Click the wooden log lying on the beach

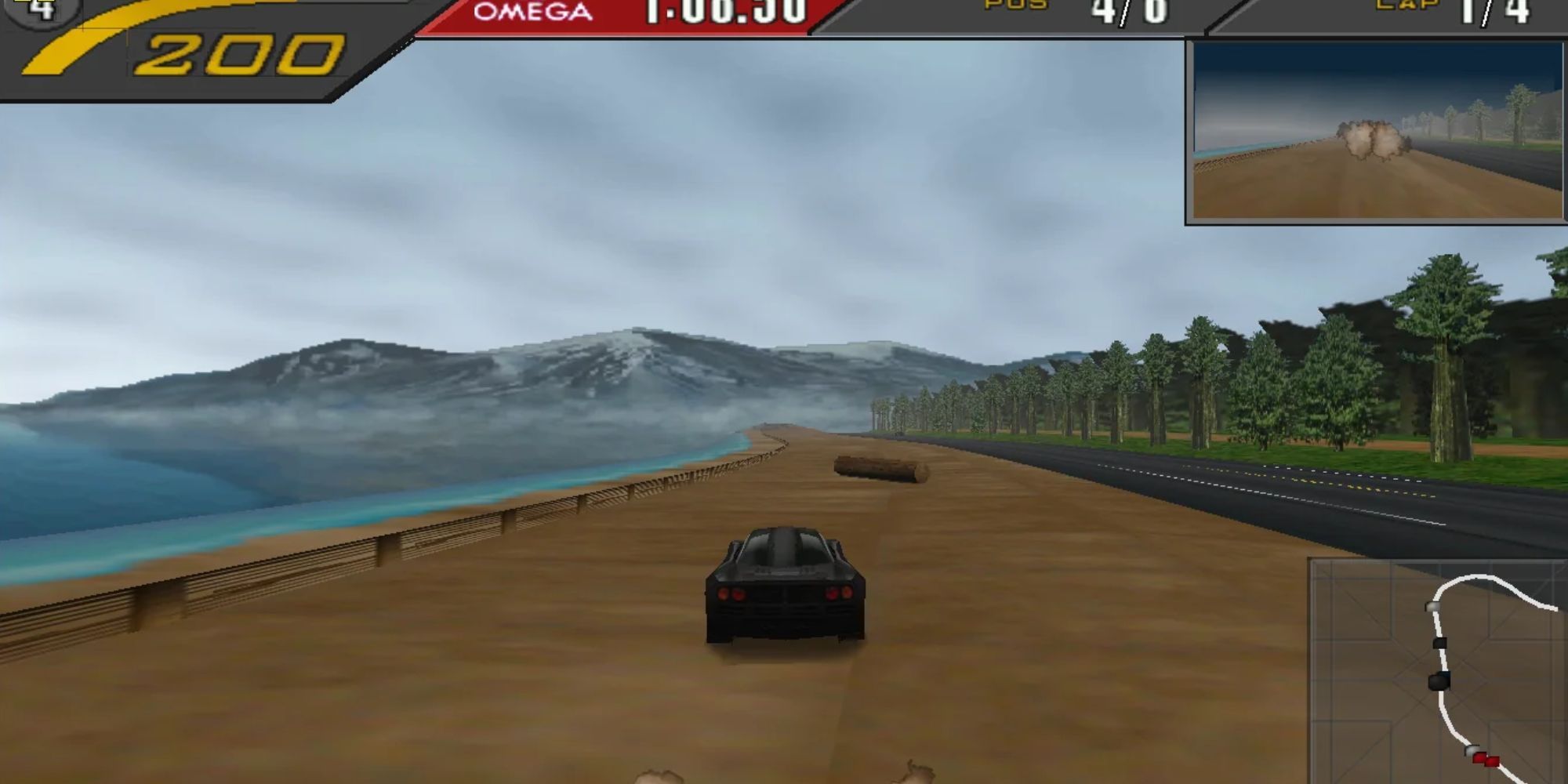click(x=882, y=469)
